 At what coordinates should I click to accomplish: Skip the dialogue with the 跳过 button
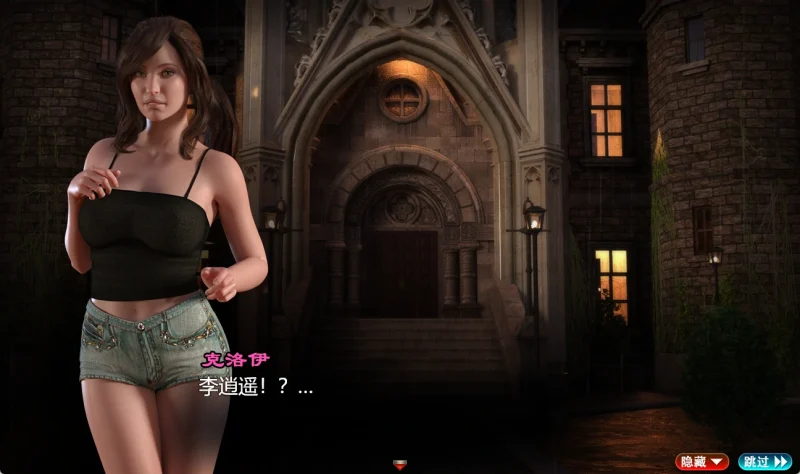[765, 461]
